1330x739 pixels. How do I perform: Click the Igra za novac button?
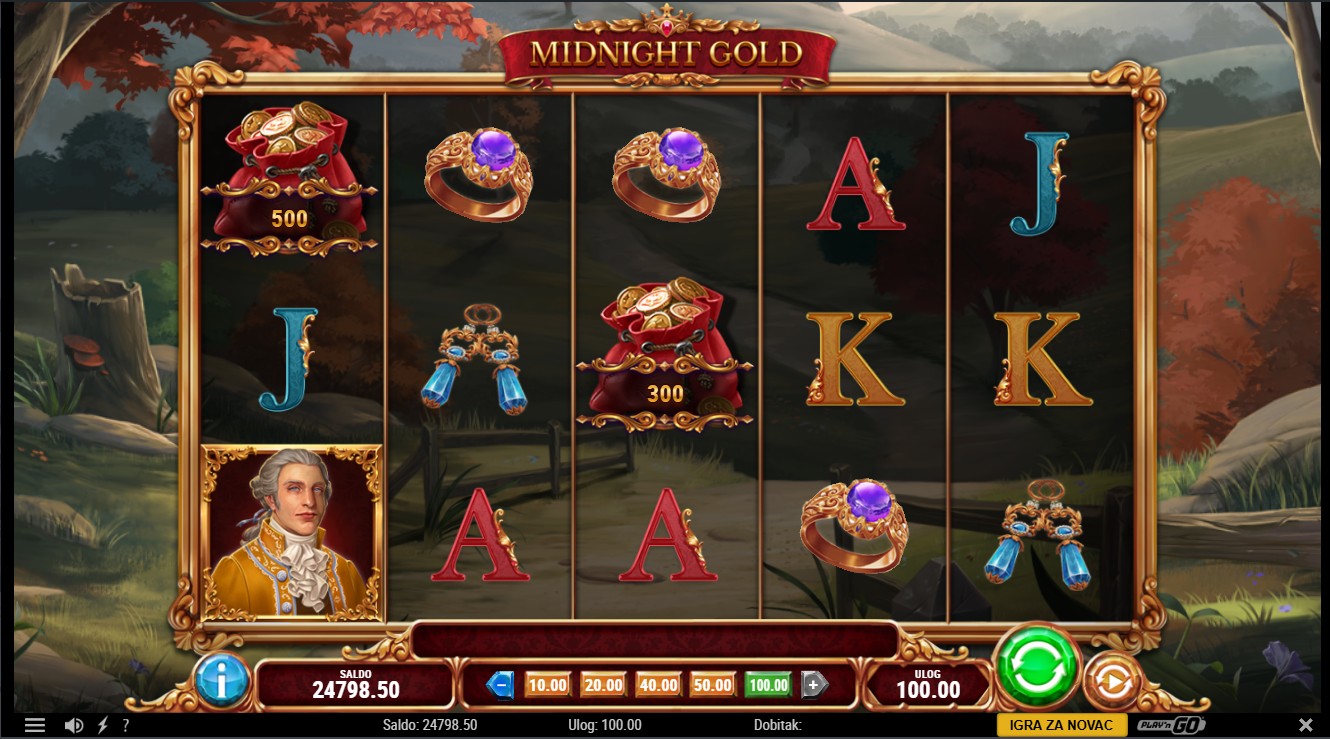tap(1061, 725)
